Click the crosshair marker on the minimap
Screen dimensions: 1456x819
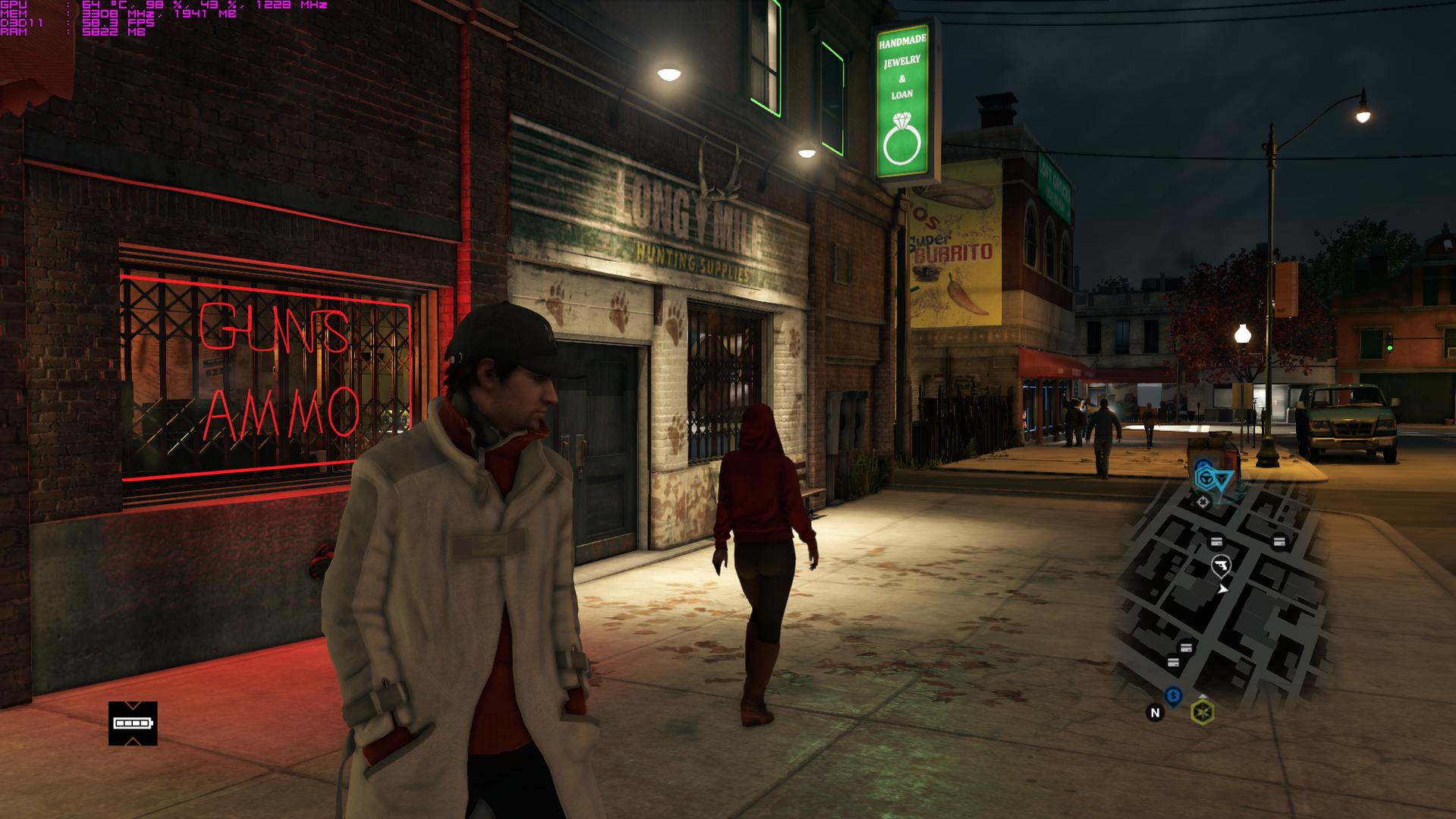click(1203, 502)
